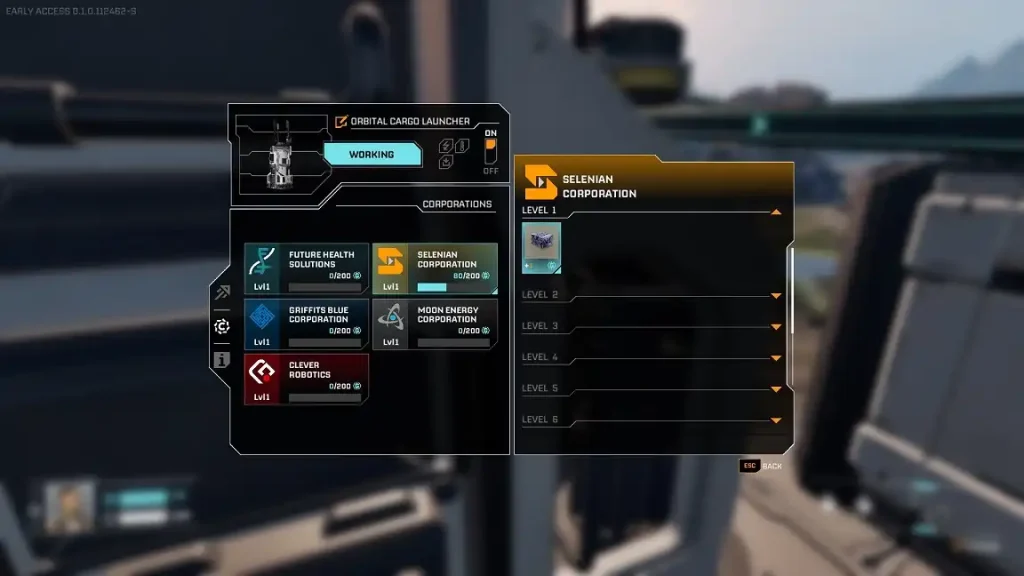Expand the Level 2 rewards section
Image resolution: width=1024 pixels, height=576 pixels.
(x=776, y=295)
